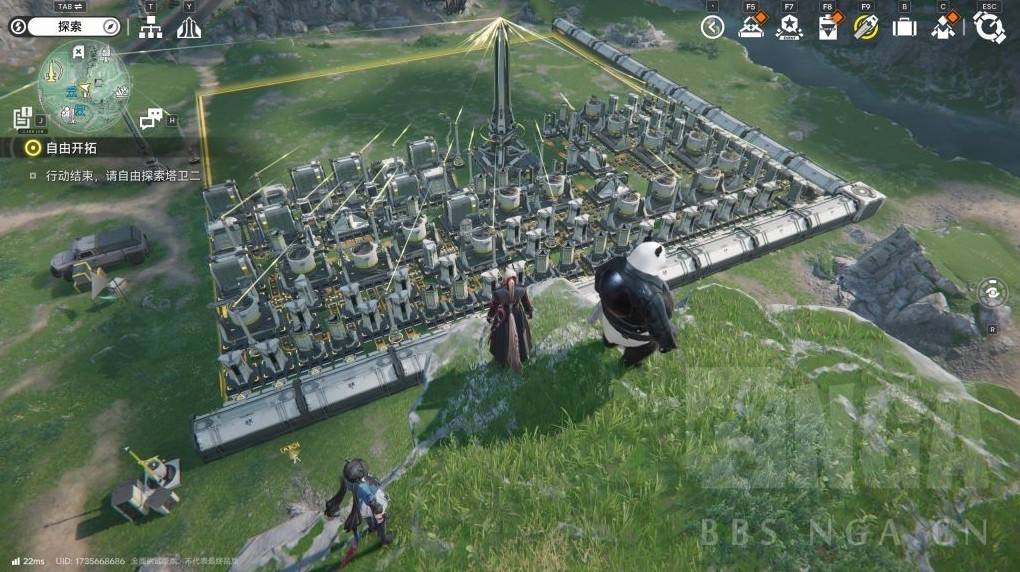Open the yellow-ringed F9 icon

coord(866,27)
